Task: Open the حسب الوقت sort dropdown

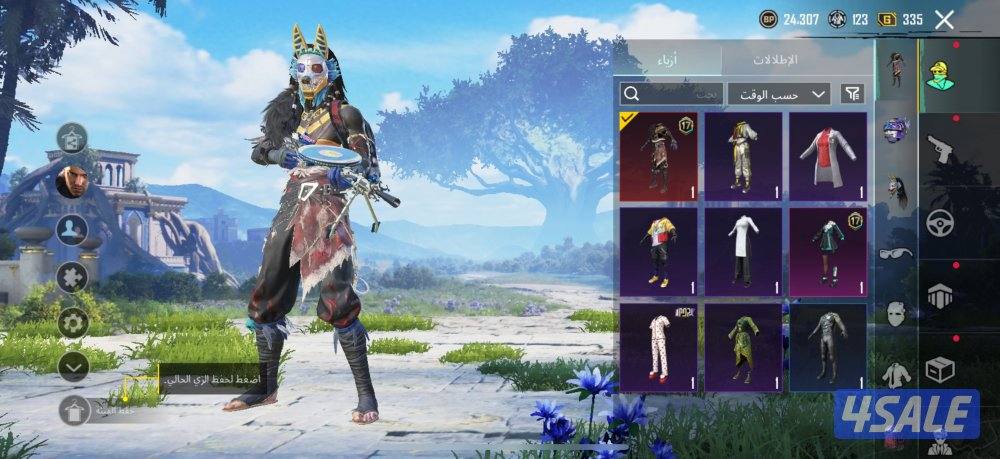Action: click(778, 94)
